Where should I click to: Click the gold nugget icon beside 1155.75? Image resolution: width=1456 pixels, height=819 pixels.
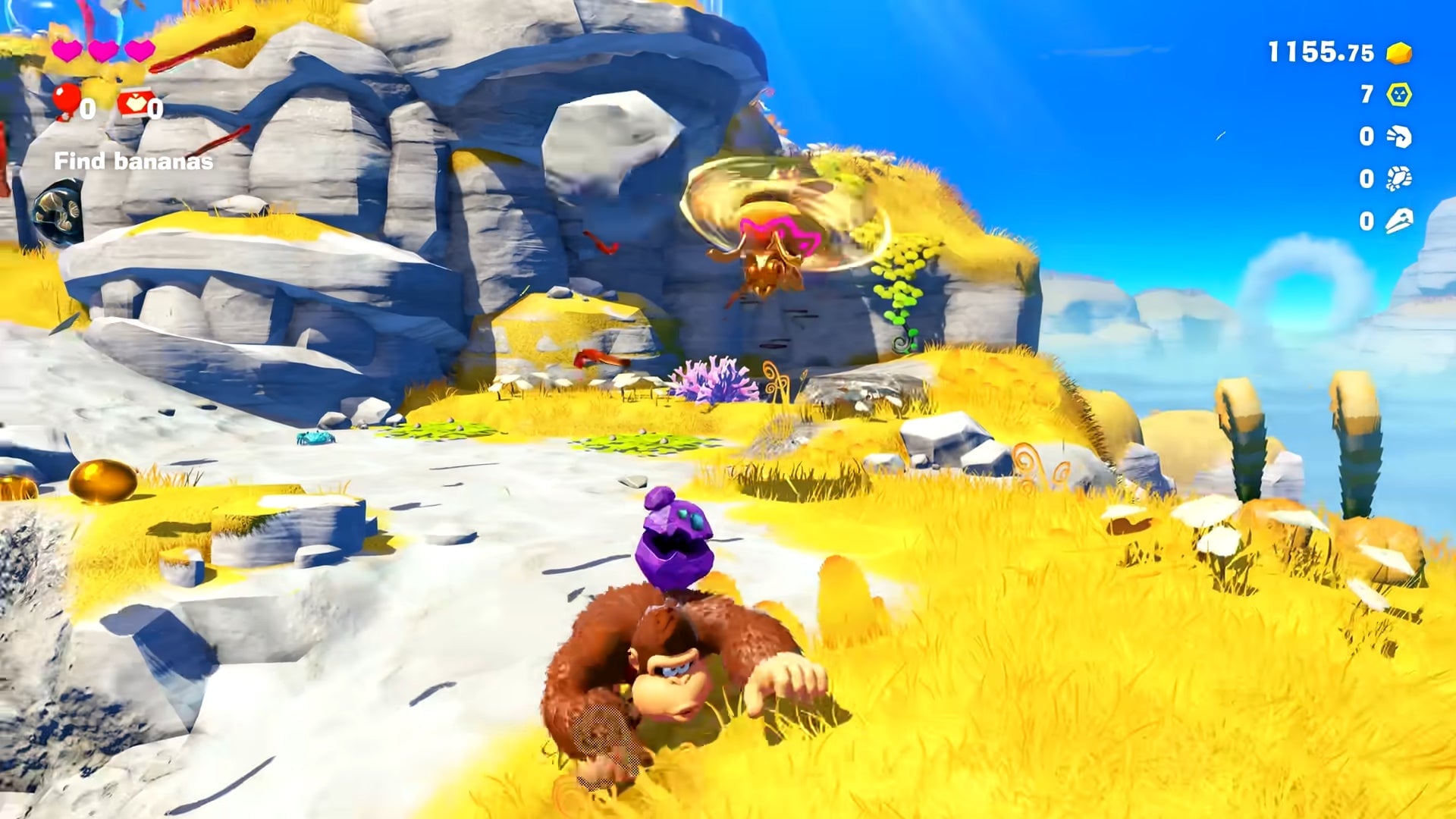coord(1399,54)
